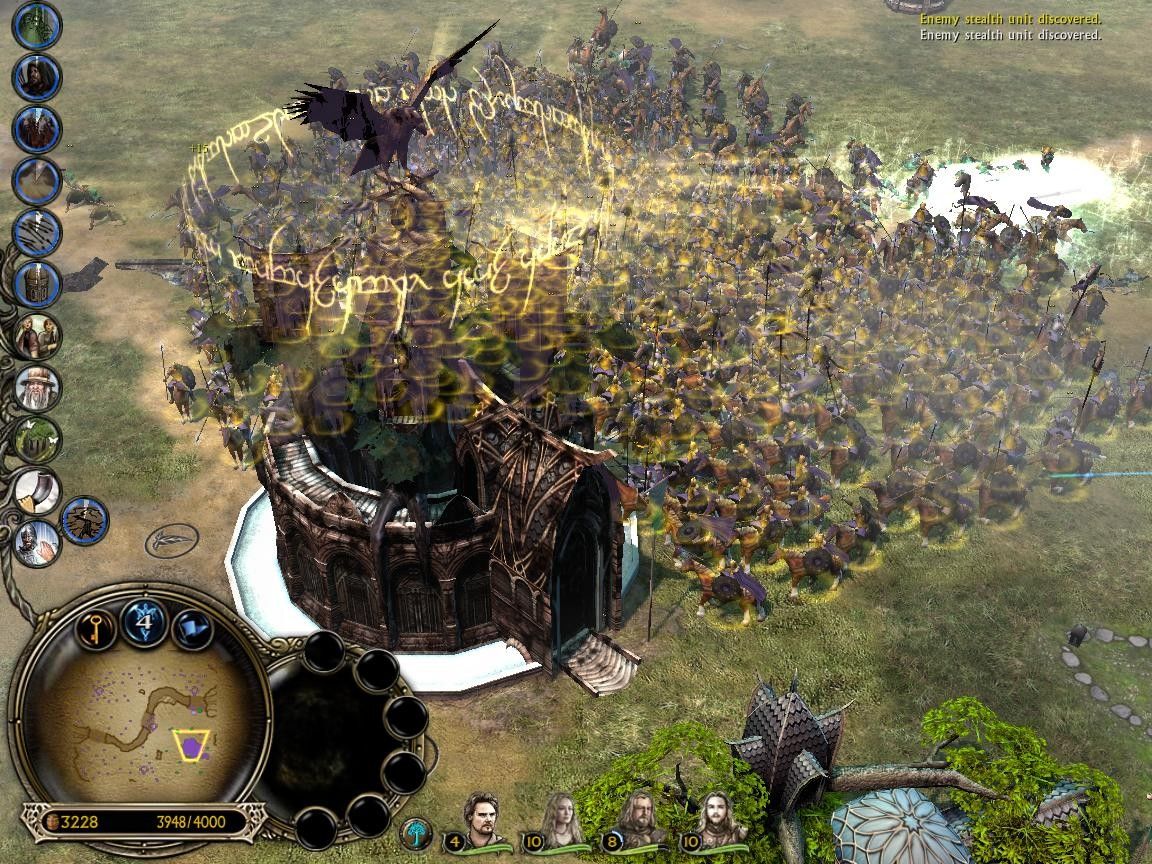Activate the topmost green tower power icon

[38, 25]
